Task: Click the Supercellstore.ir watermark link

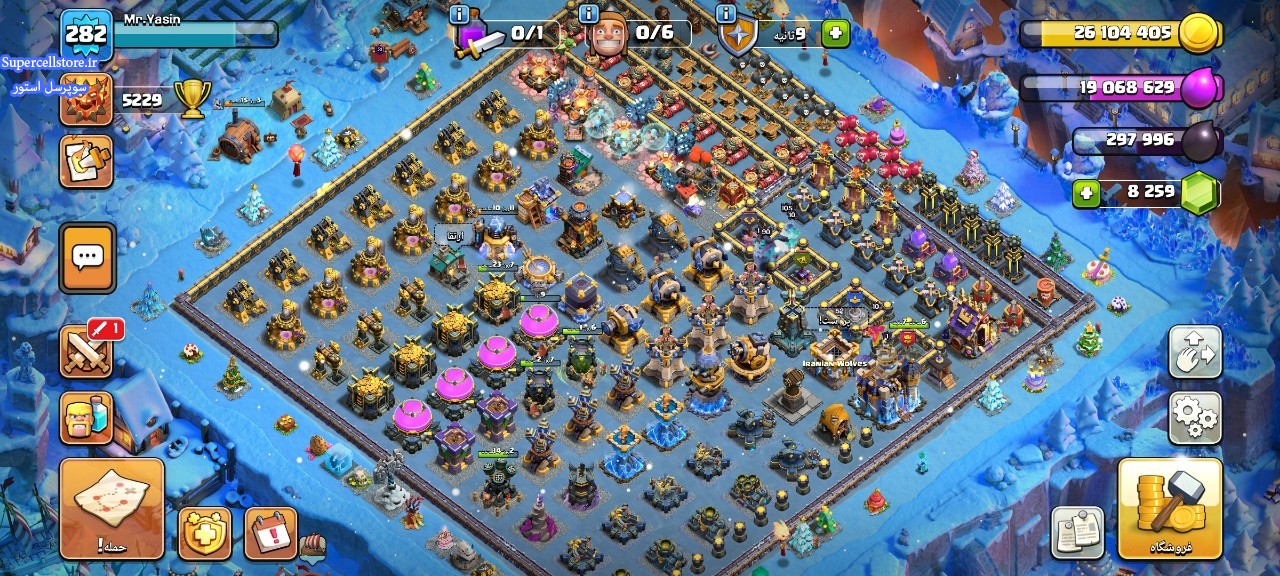Action: (49, 61)
